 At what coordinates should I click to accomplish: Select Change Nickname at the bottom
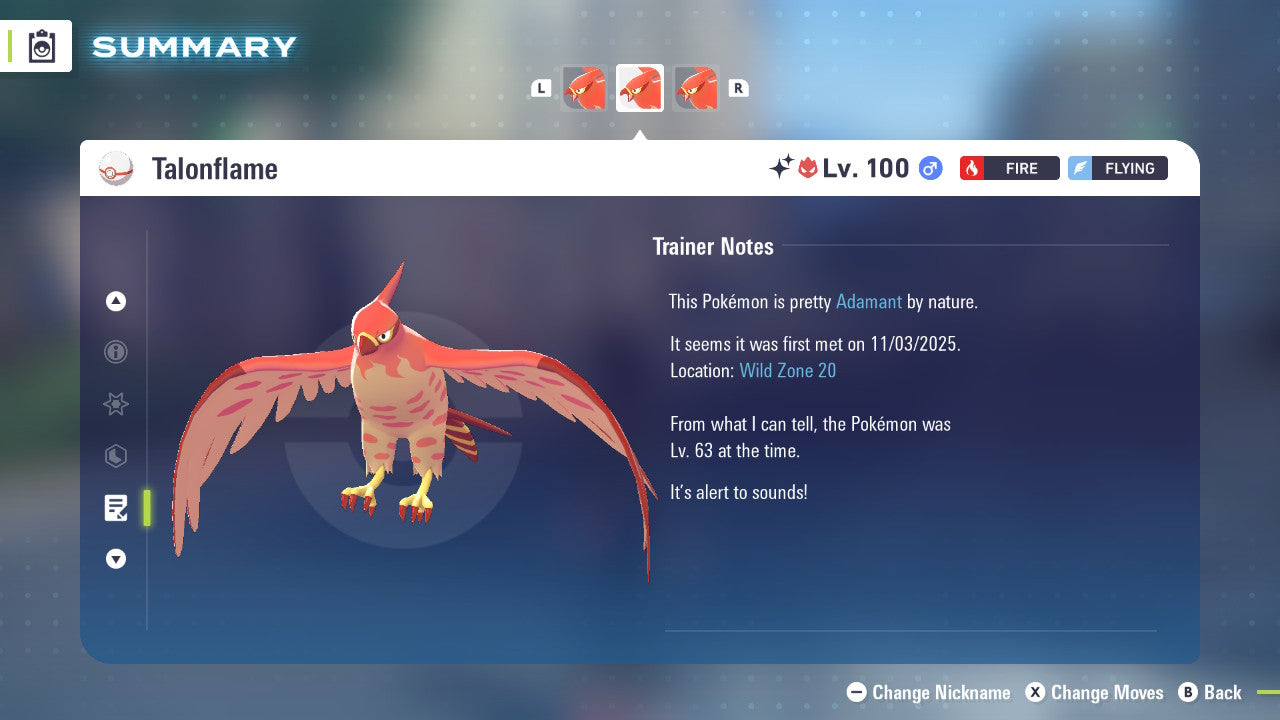928,692
